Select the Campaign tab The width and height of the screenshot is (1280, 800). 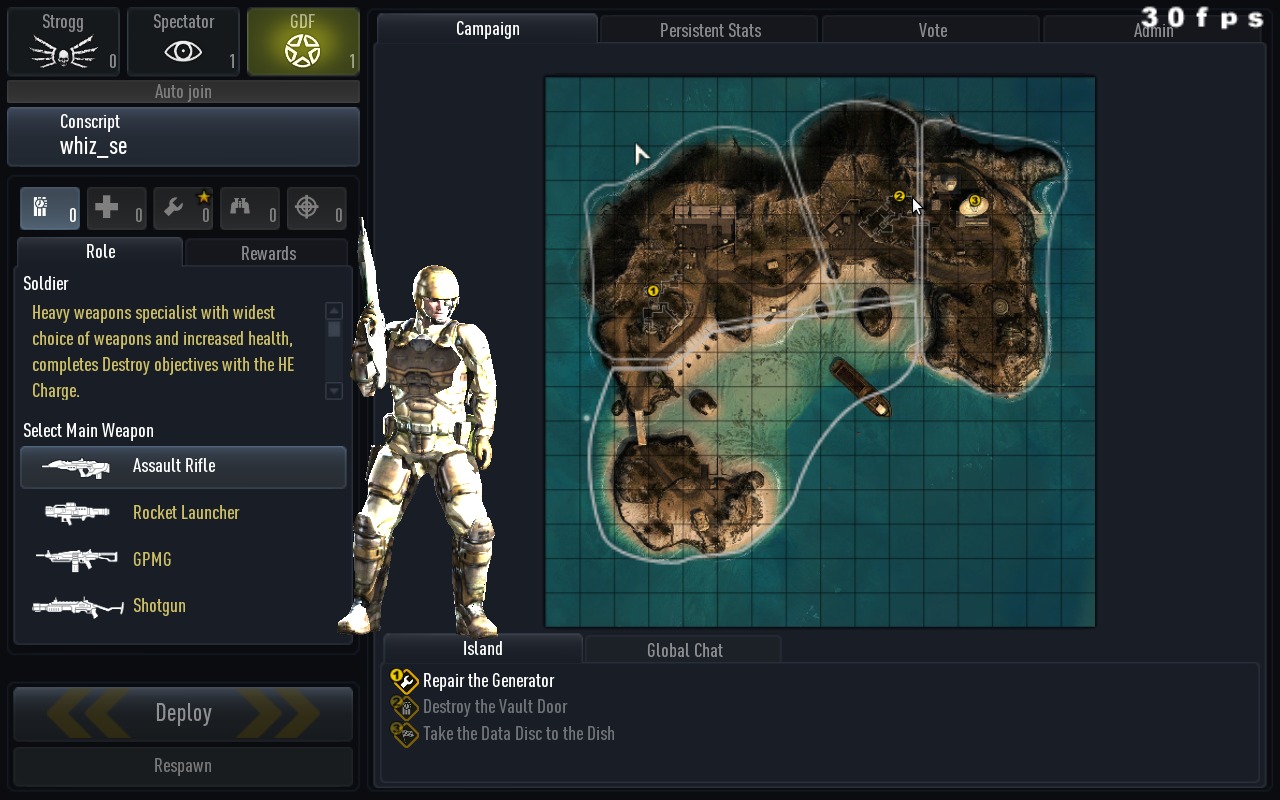point(487,29)
